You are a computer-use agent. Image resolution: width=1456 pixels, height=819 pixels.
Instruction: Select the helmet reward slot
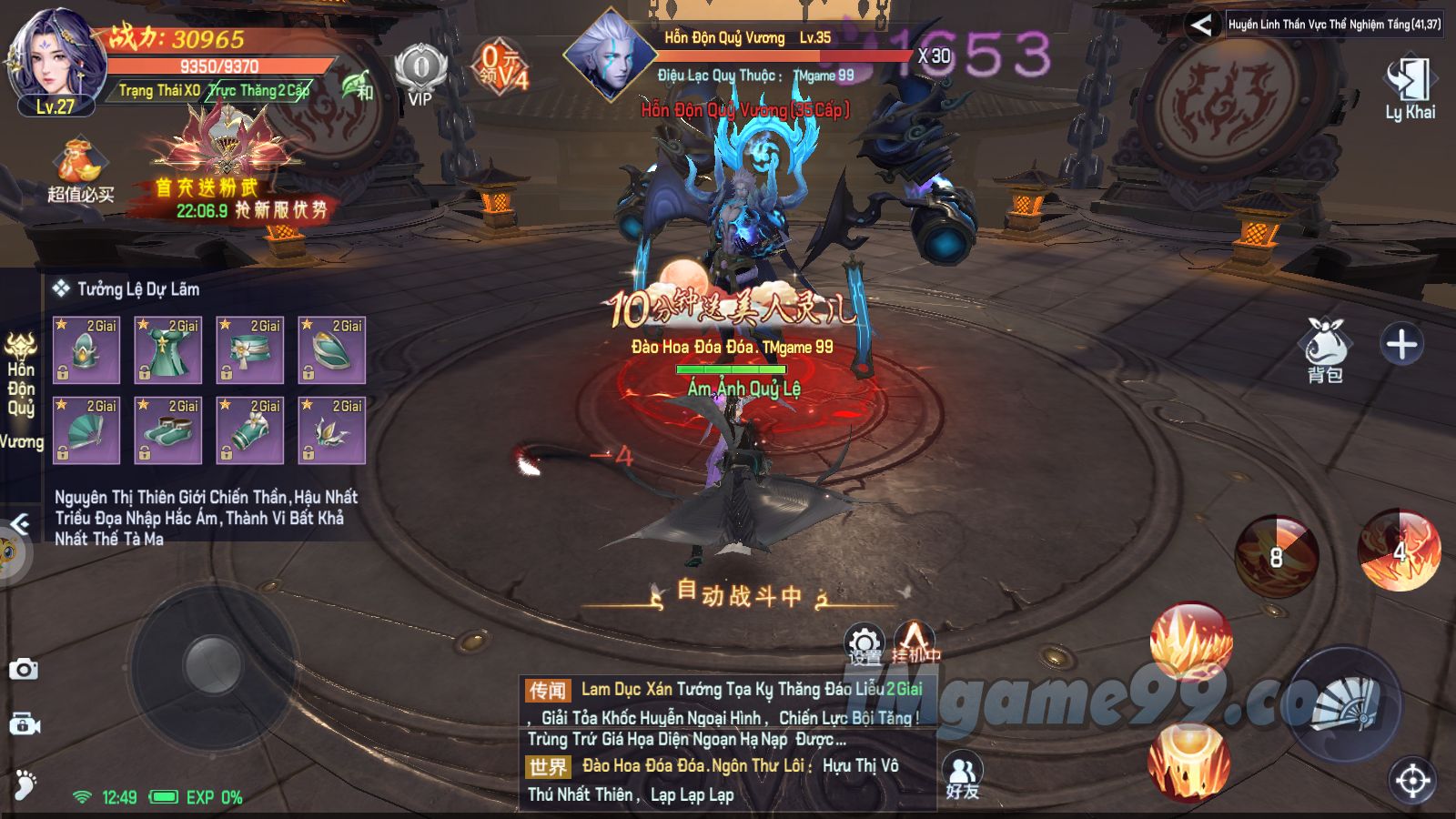(x=86, y=350)
